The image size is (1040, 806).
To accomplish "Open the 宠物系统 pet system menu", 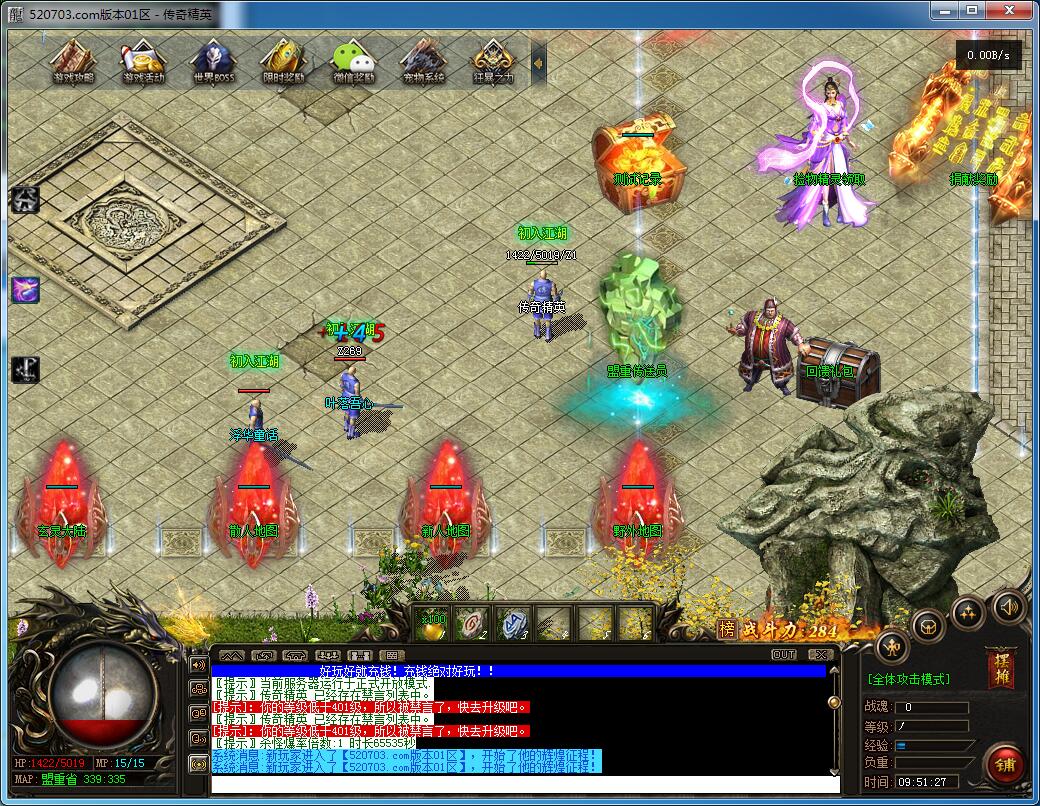I will [423, 61].
